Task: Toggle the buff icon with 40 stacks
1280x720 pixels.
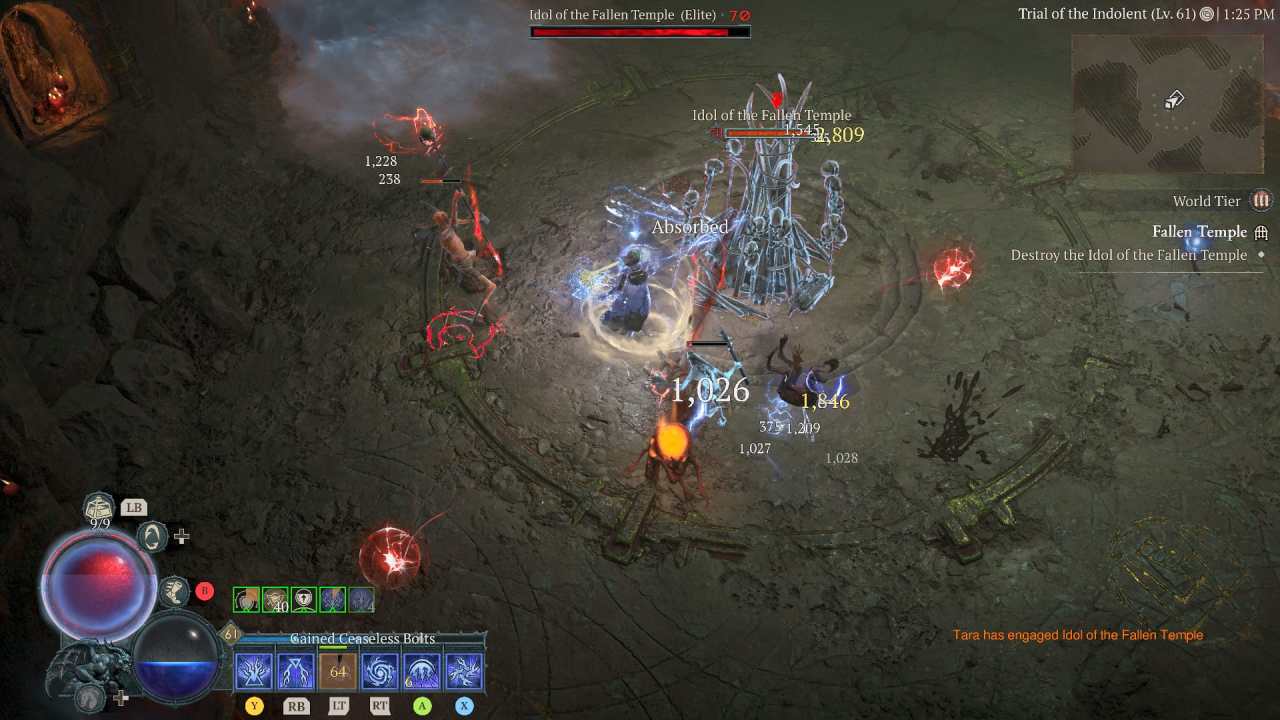Action: 273,598
